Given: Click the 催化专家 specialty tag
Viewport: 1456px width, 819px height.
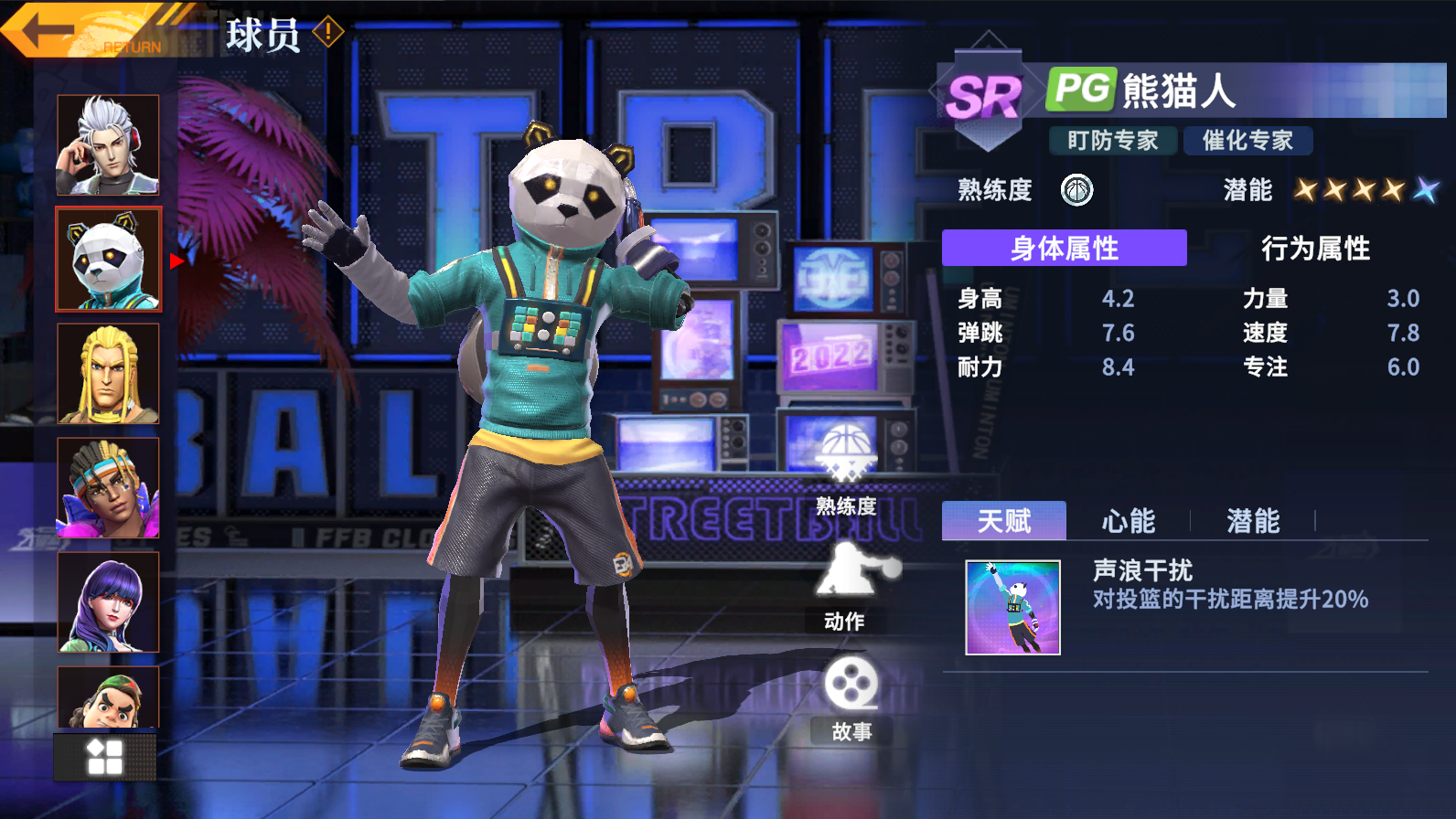Looking at the screenshot, I should (1248, 141).
